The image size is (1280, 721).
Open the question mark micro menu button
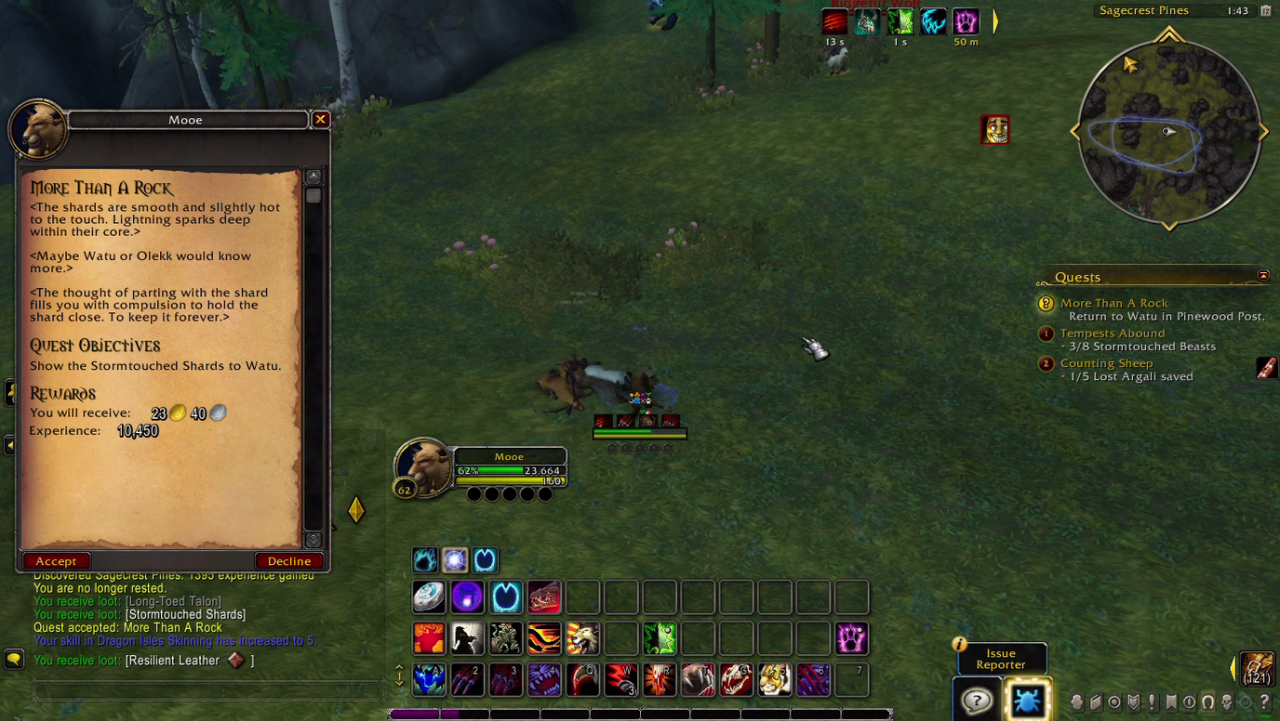coord(1264,702)
